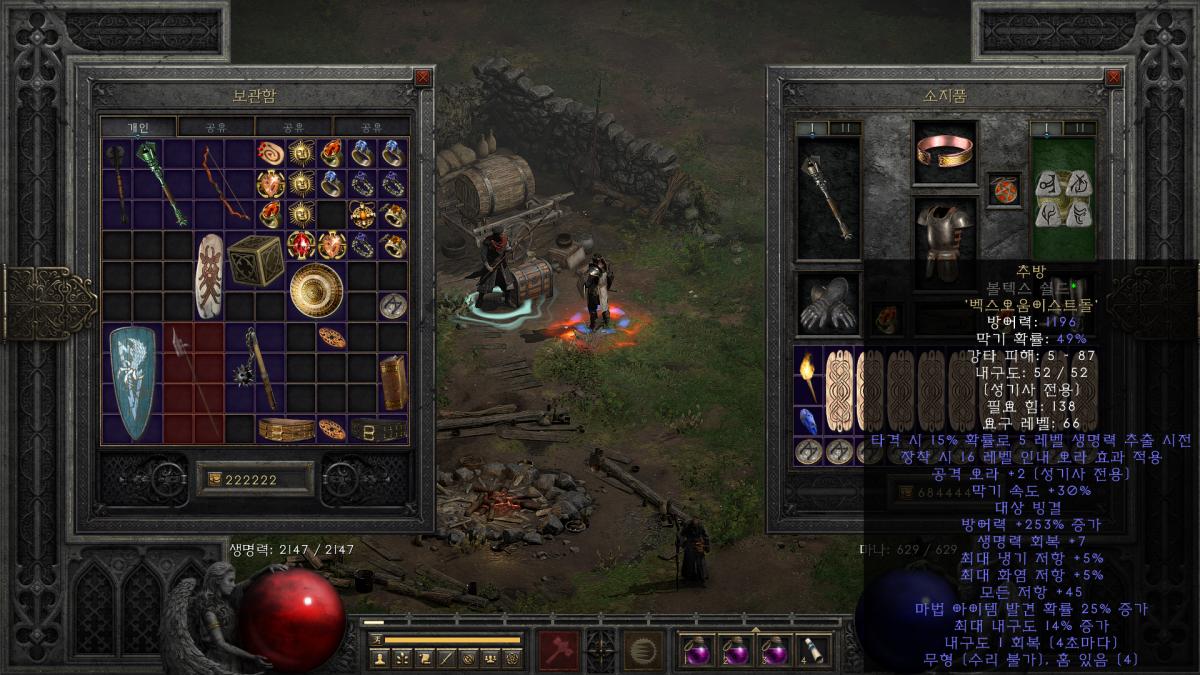Close the inventory panel

pos(1113,77)
